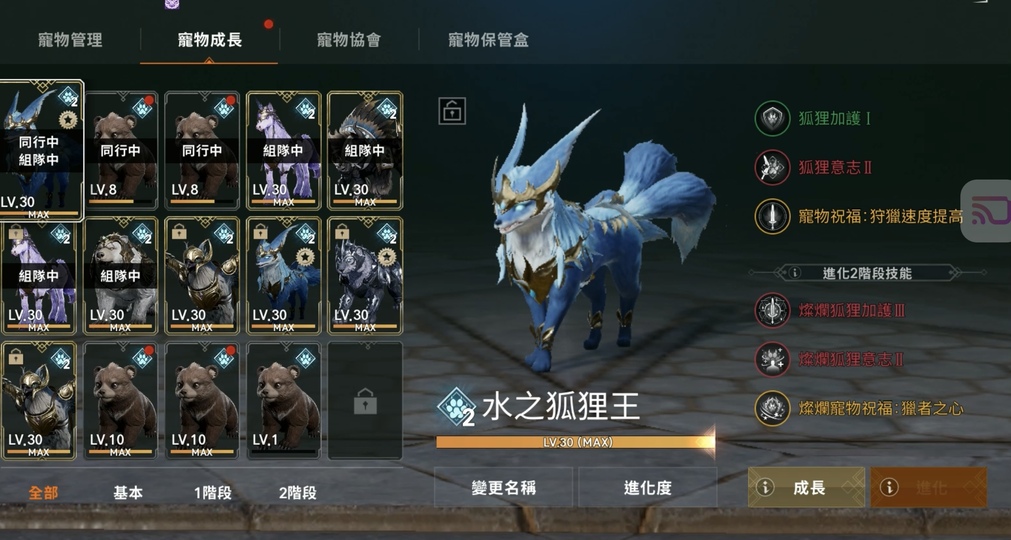The image size is (1011, 540).
Task: Click the 變更名稱 button
Action: [504, 487]
